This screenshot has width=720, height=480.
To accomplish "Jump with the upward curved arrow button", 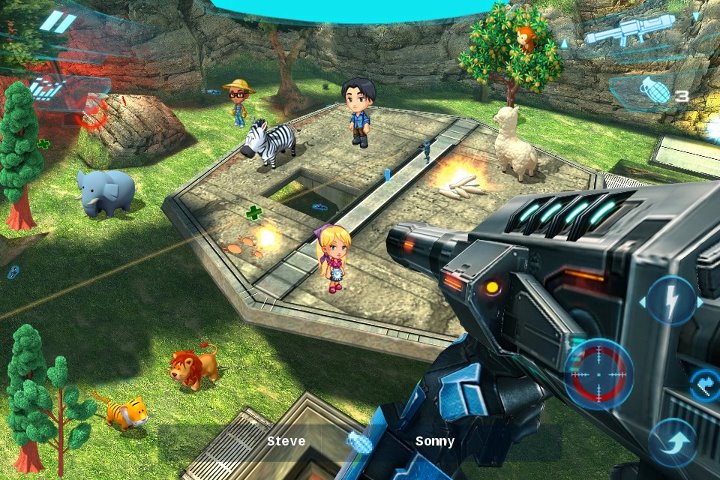I will point(671,440).
